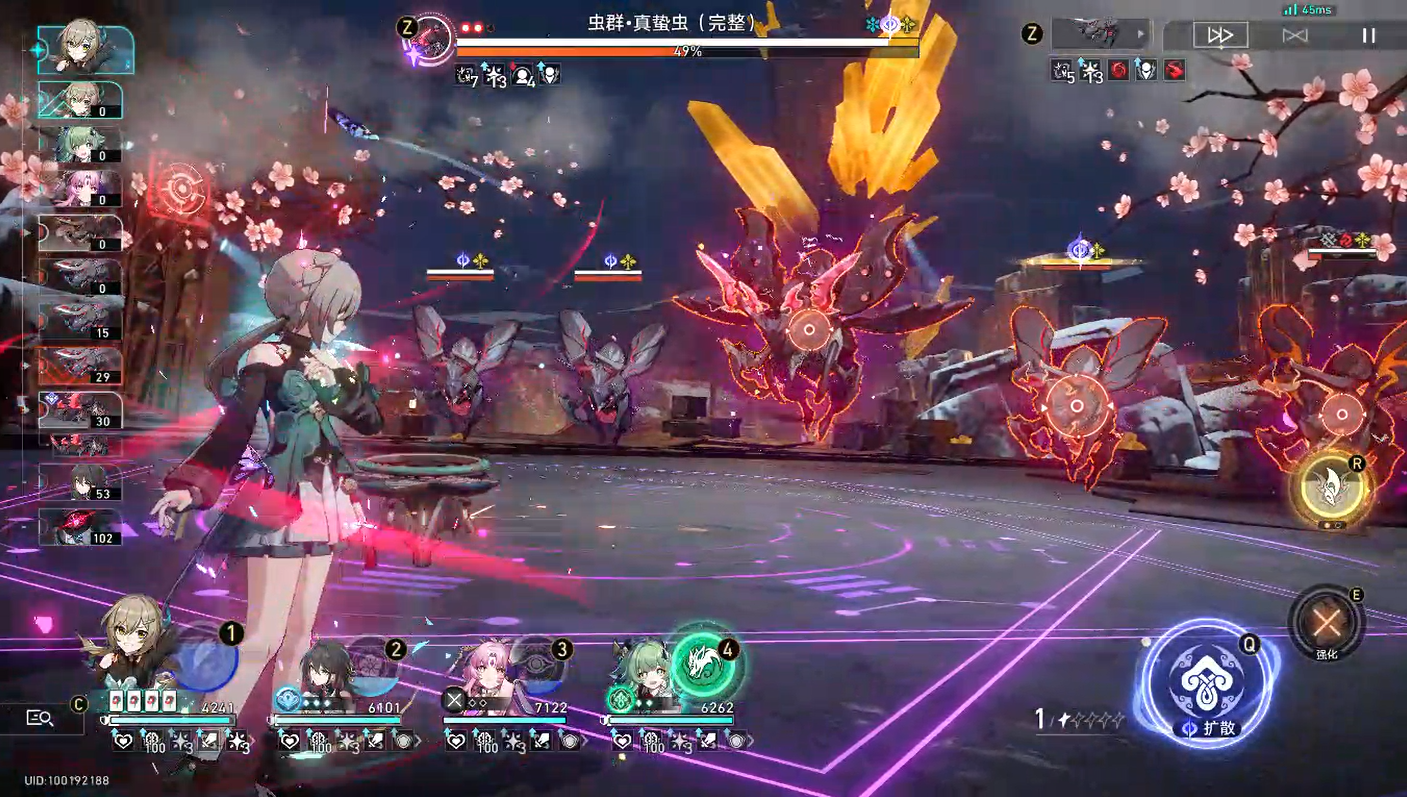The width and height of the screenshot is (1407, 797).
Task: Select the action-order entry showing 53
Action: point(80,483)
